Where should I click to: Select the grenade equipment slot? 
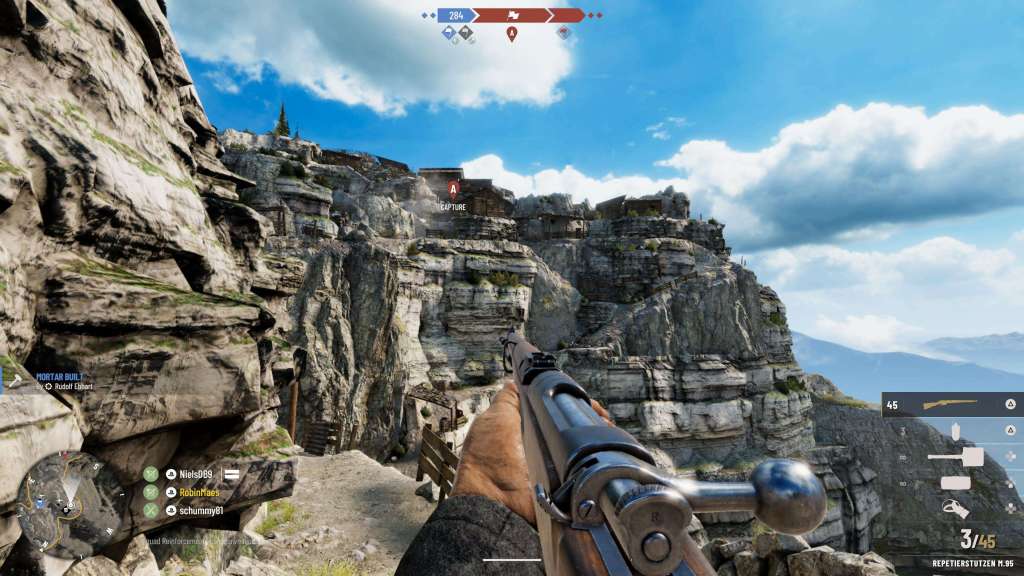(955, 431)
